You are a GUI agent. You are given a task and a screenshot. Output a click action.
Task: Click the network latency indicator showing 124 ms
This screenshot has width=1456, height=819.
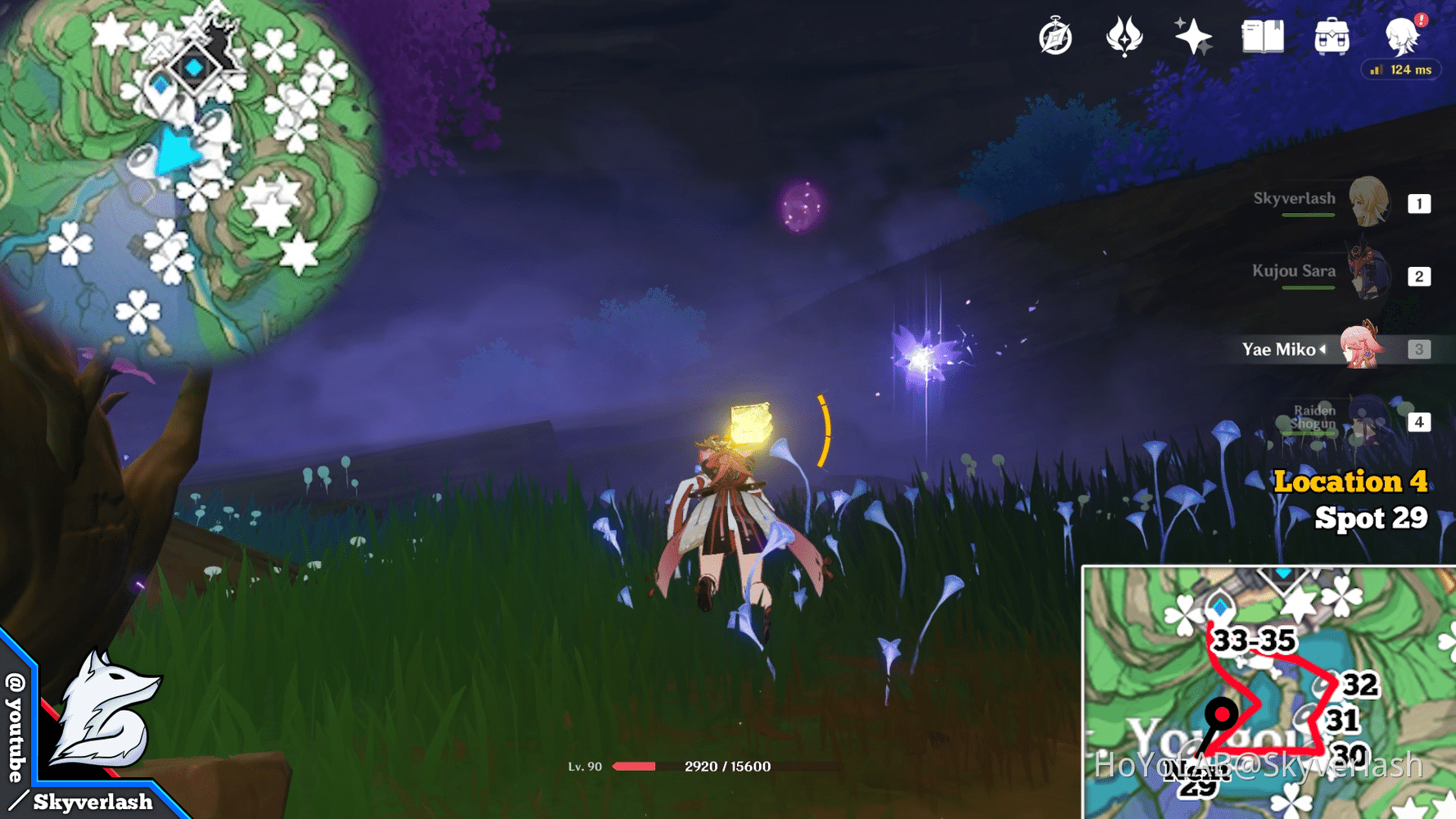[x=1400, y=70]
